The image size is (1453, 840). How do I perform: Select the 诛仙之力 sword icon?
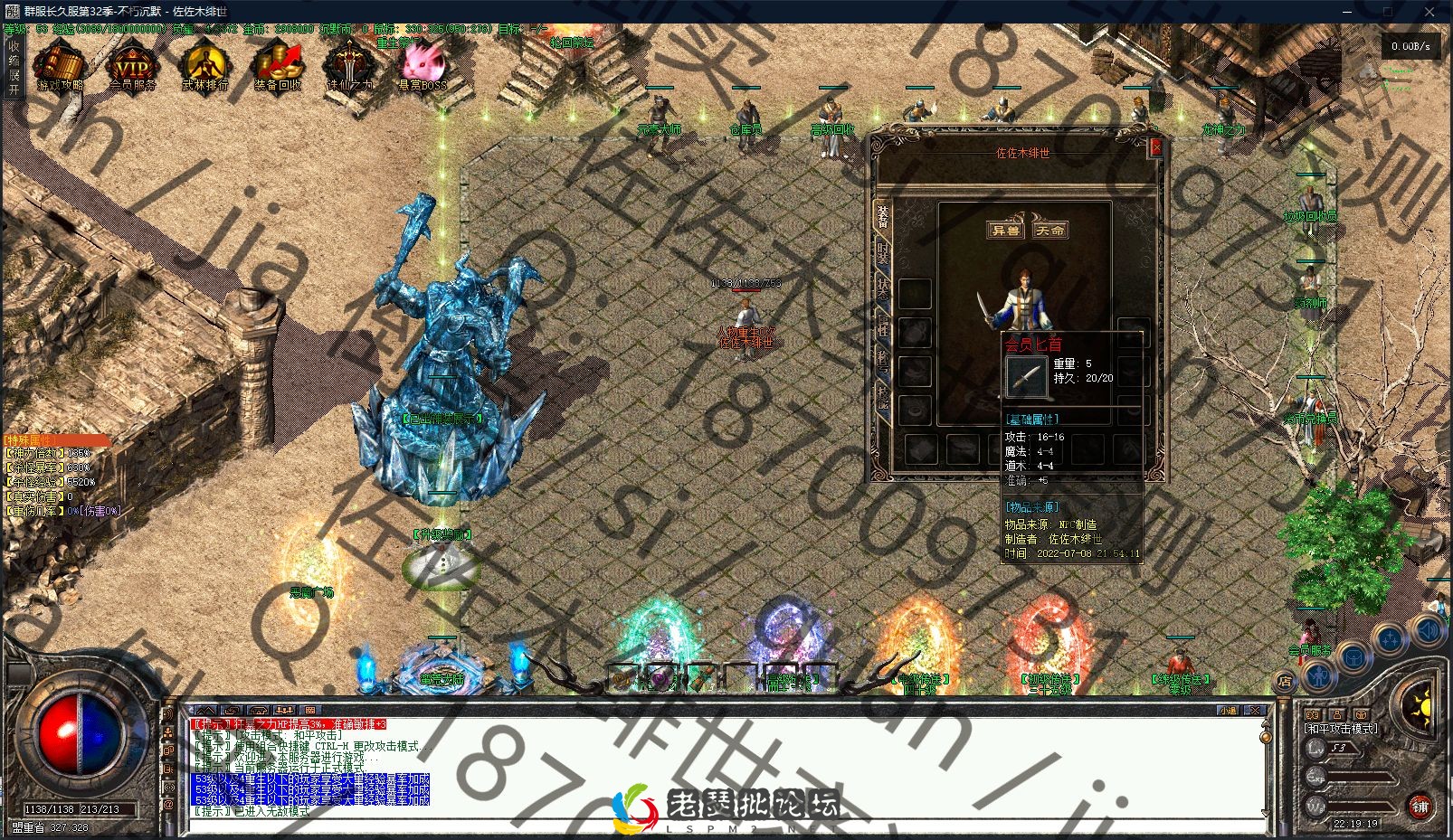(349, 66)
